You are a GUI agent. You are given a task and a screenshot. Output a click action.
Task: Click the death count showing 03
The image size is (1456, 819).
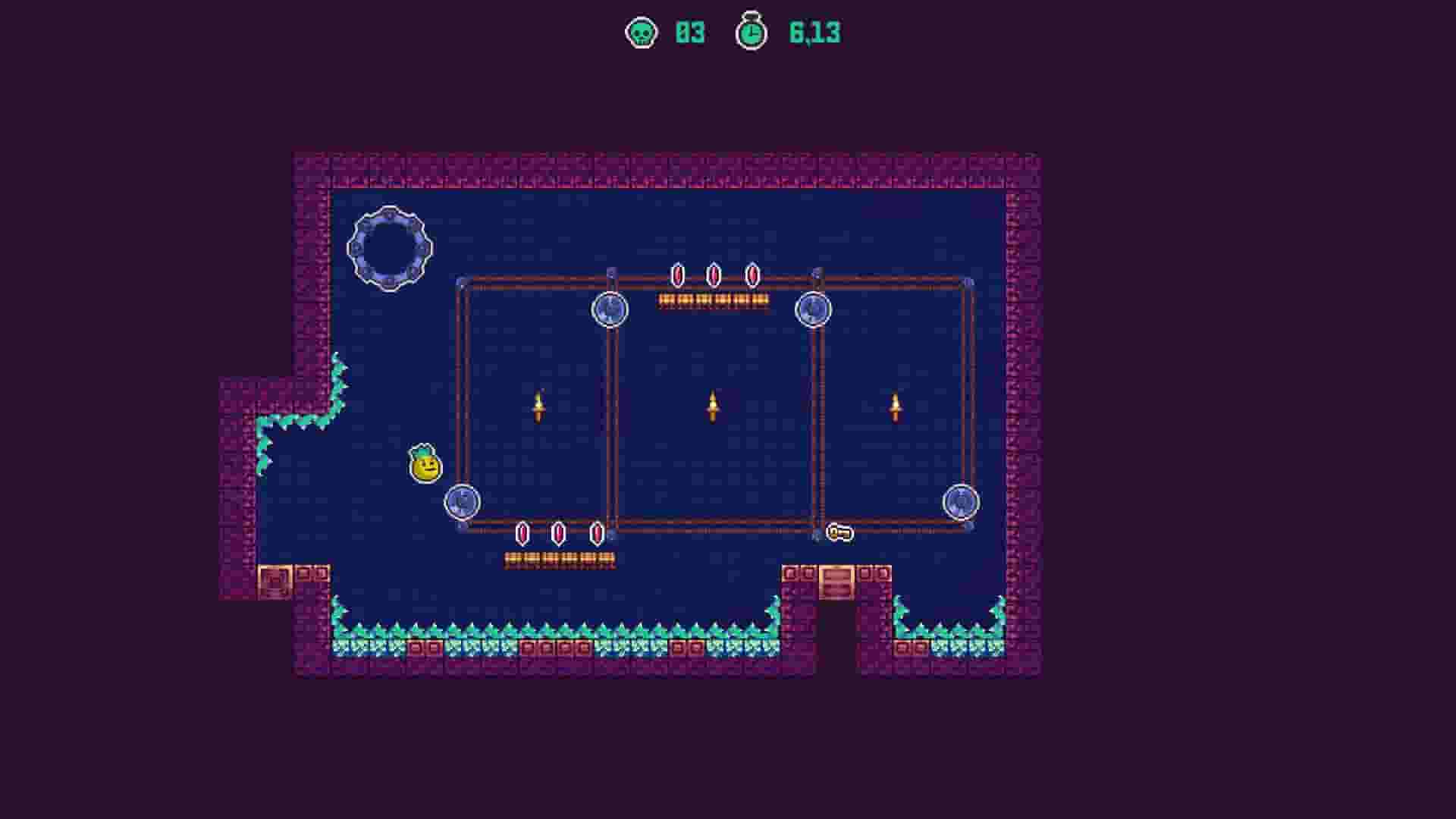689,33
